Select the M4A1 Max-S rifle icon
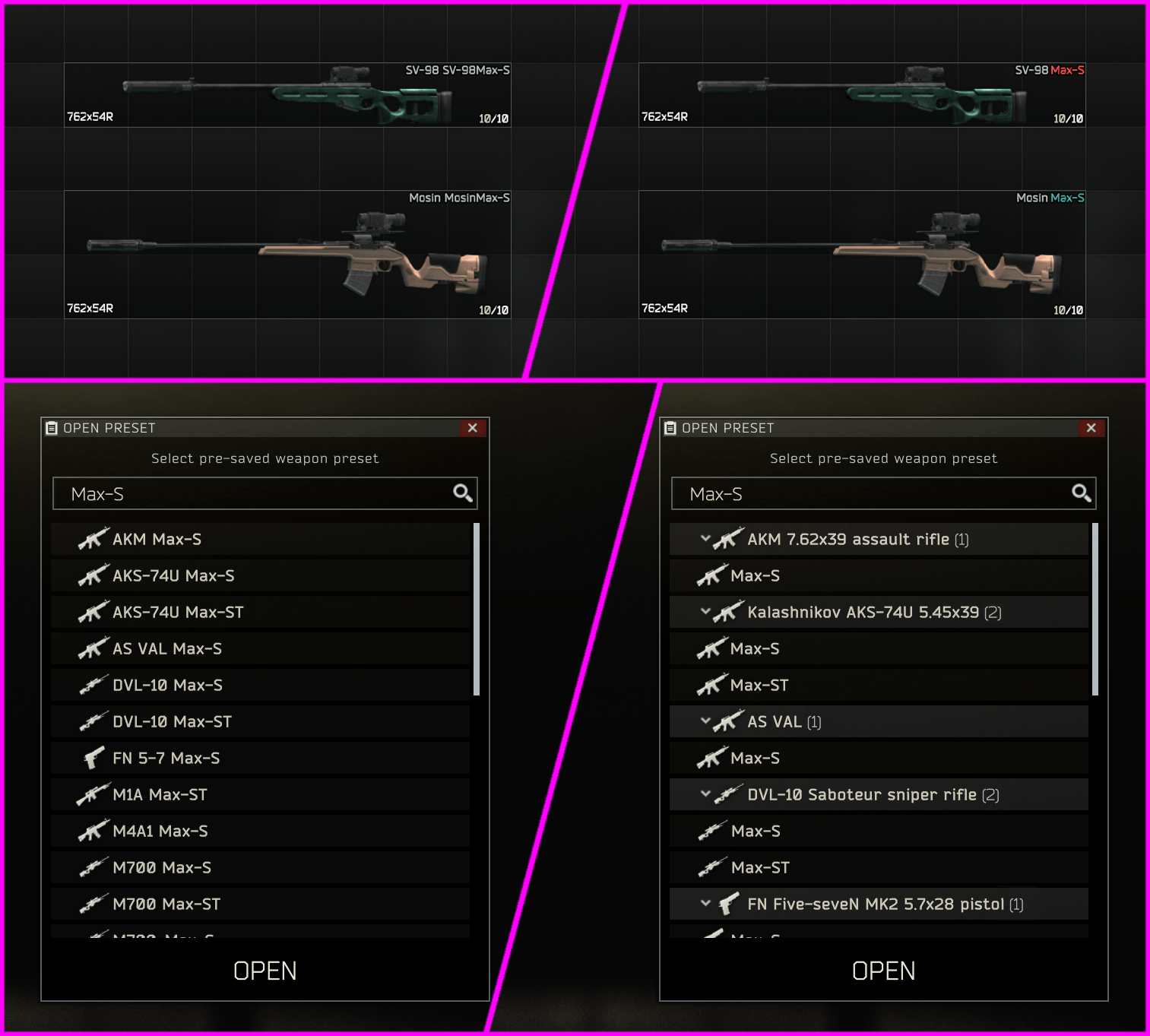Screen dimensions: 1150x1036 93,831
